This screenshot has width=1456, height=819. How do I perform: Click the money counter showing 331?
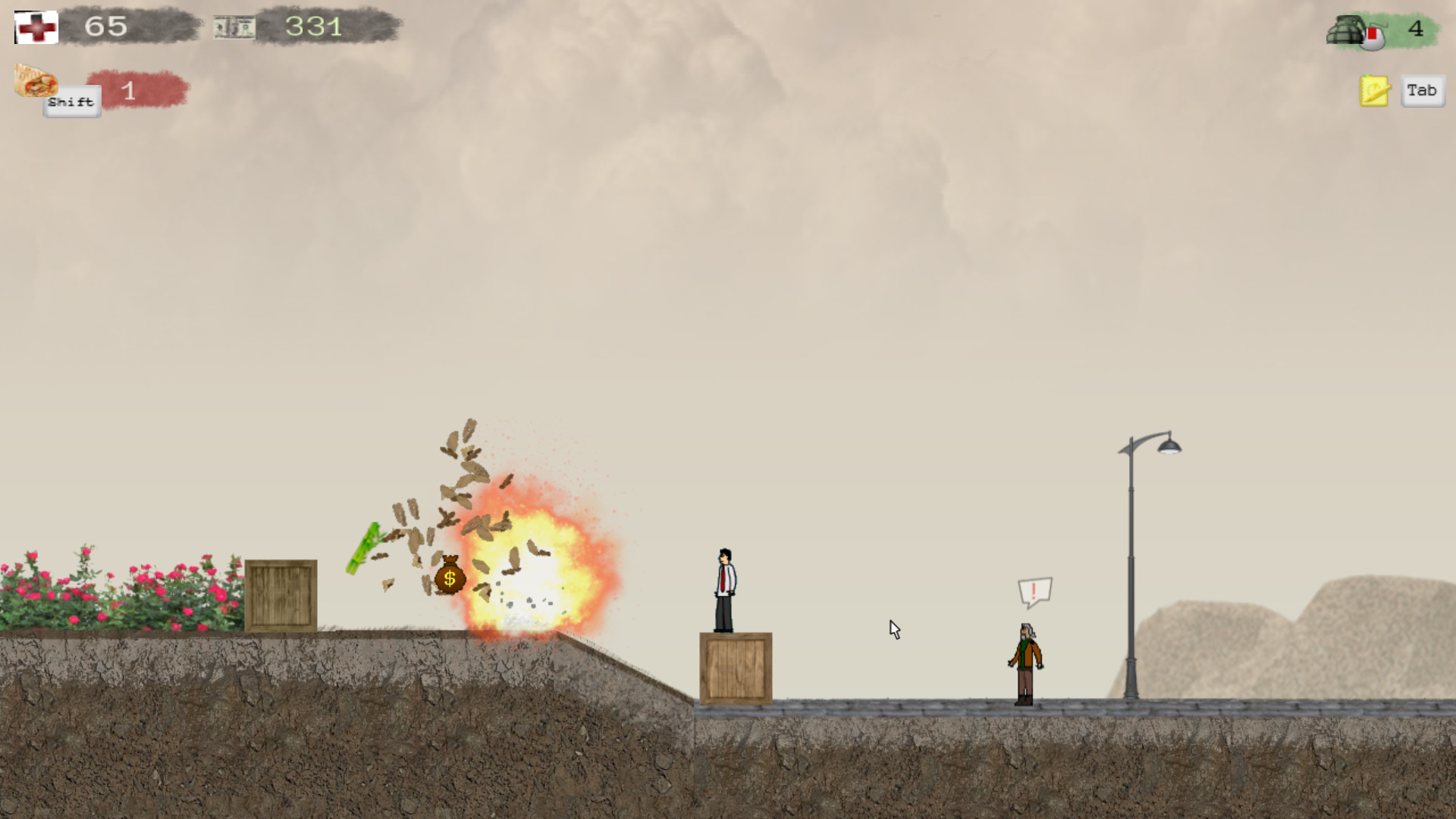coord(312,27)
